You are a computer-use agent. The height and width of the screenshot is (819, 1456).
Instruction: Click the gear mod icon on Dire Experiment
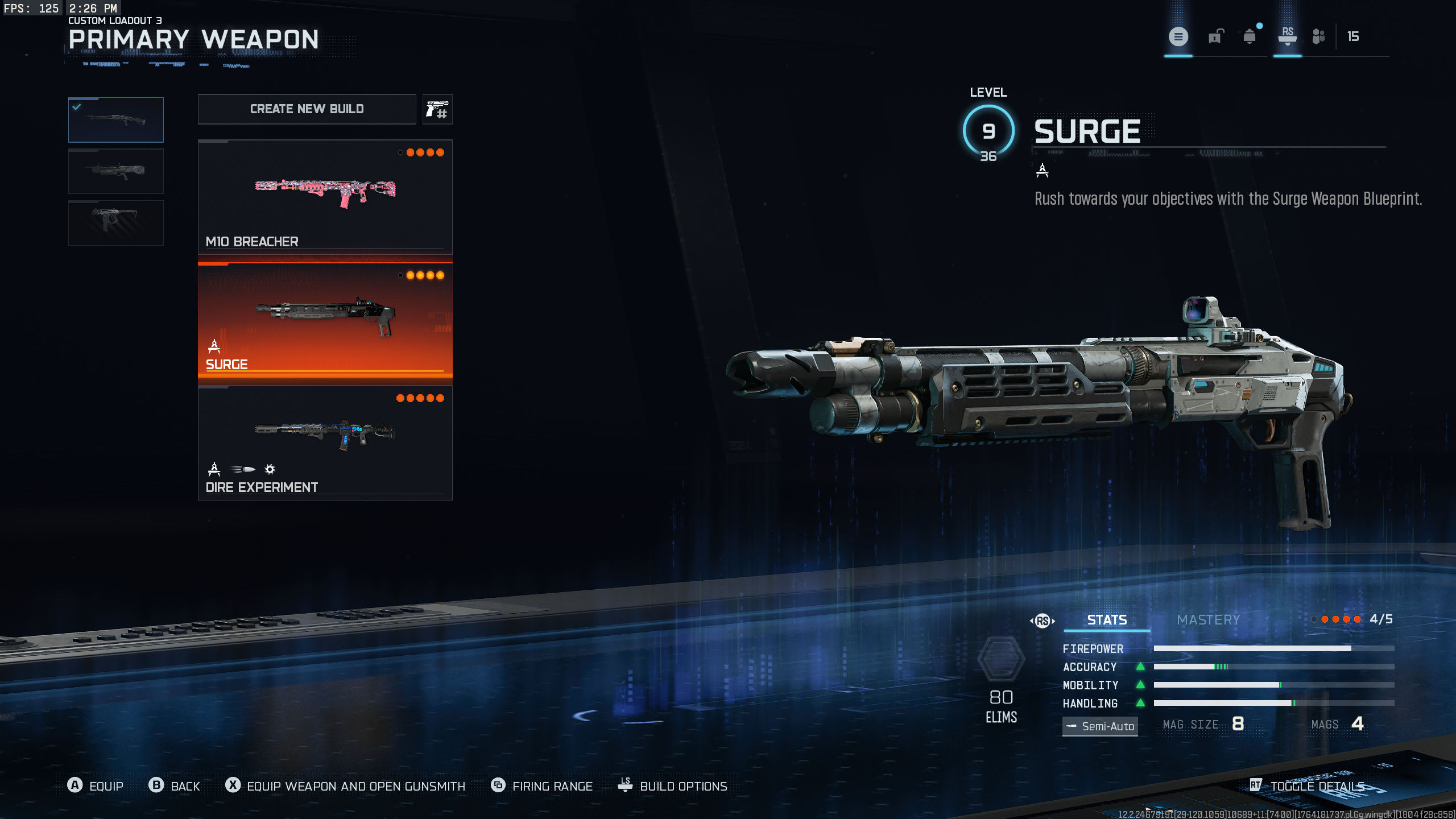pyautogui.click(x=270, y=469)
